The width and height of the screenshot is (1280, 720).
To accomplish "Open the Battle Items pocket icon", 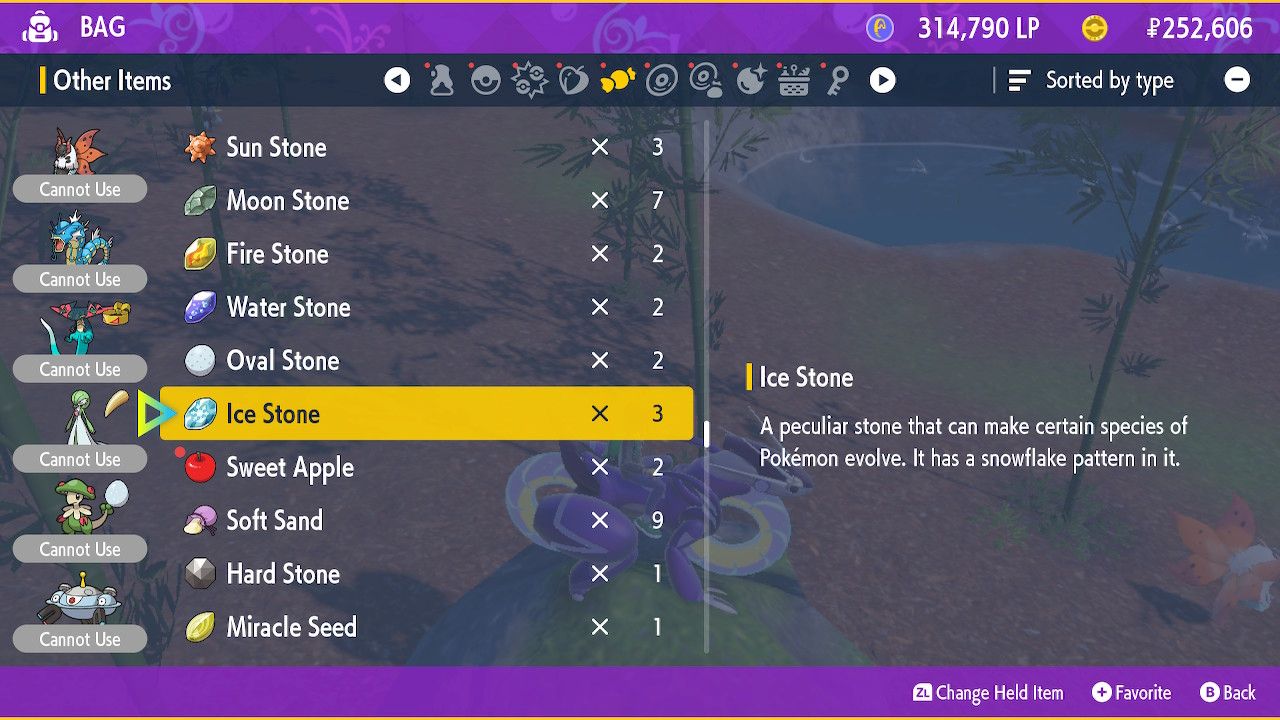I will (528, 80).
